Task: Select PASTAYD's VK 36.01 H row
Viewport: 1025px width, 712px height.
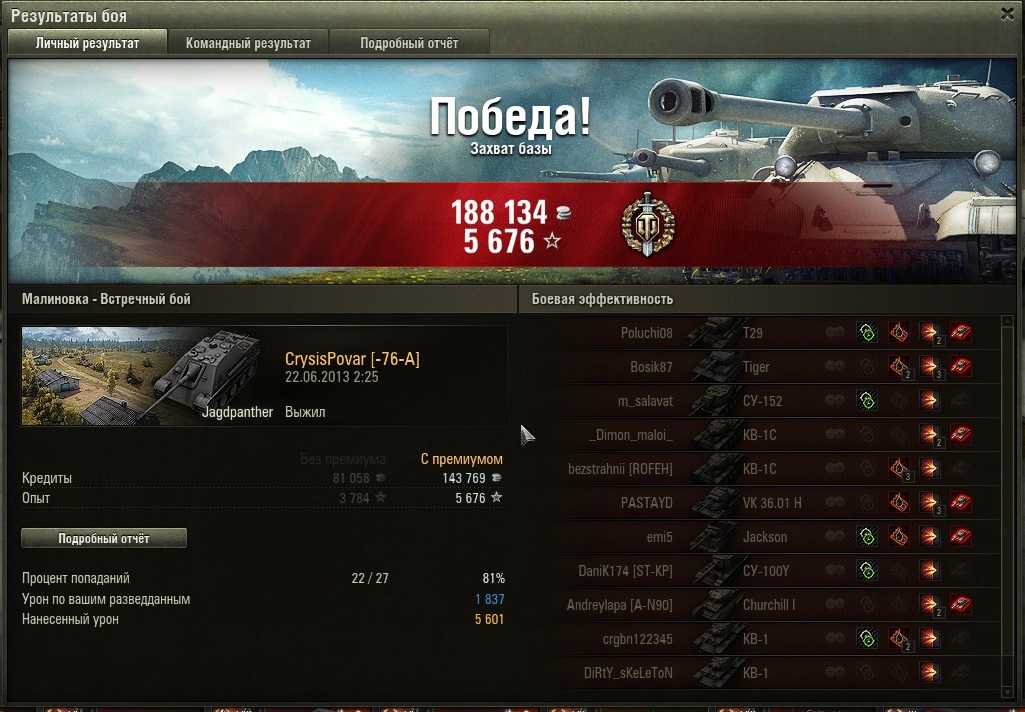Action: pos(760,503)
